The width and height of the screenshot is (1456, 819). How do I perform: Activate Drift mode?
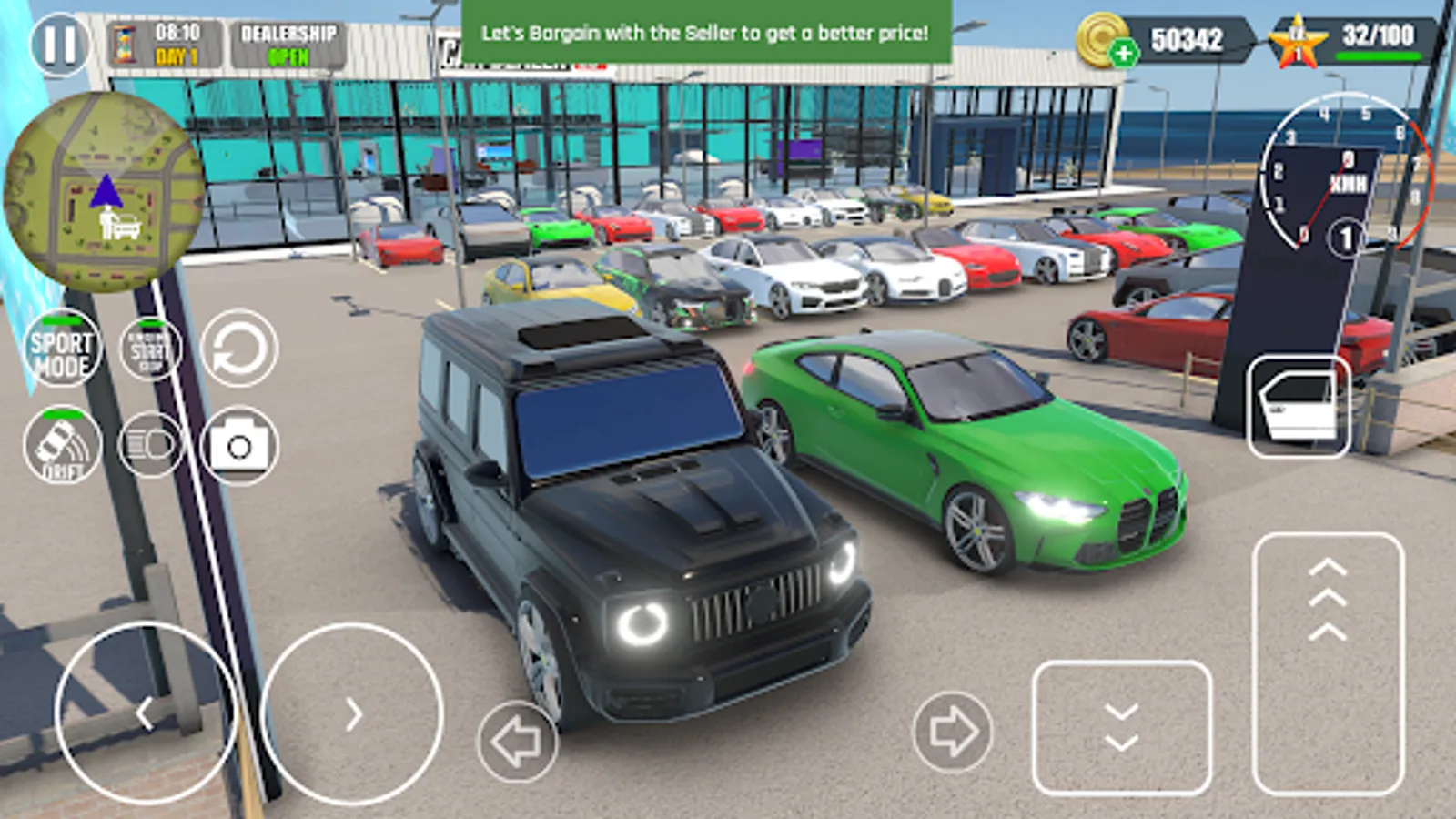tap(61, 446)
